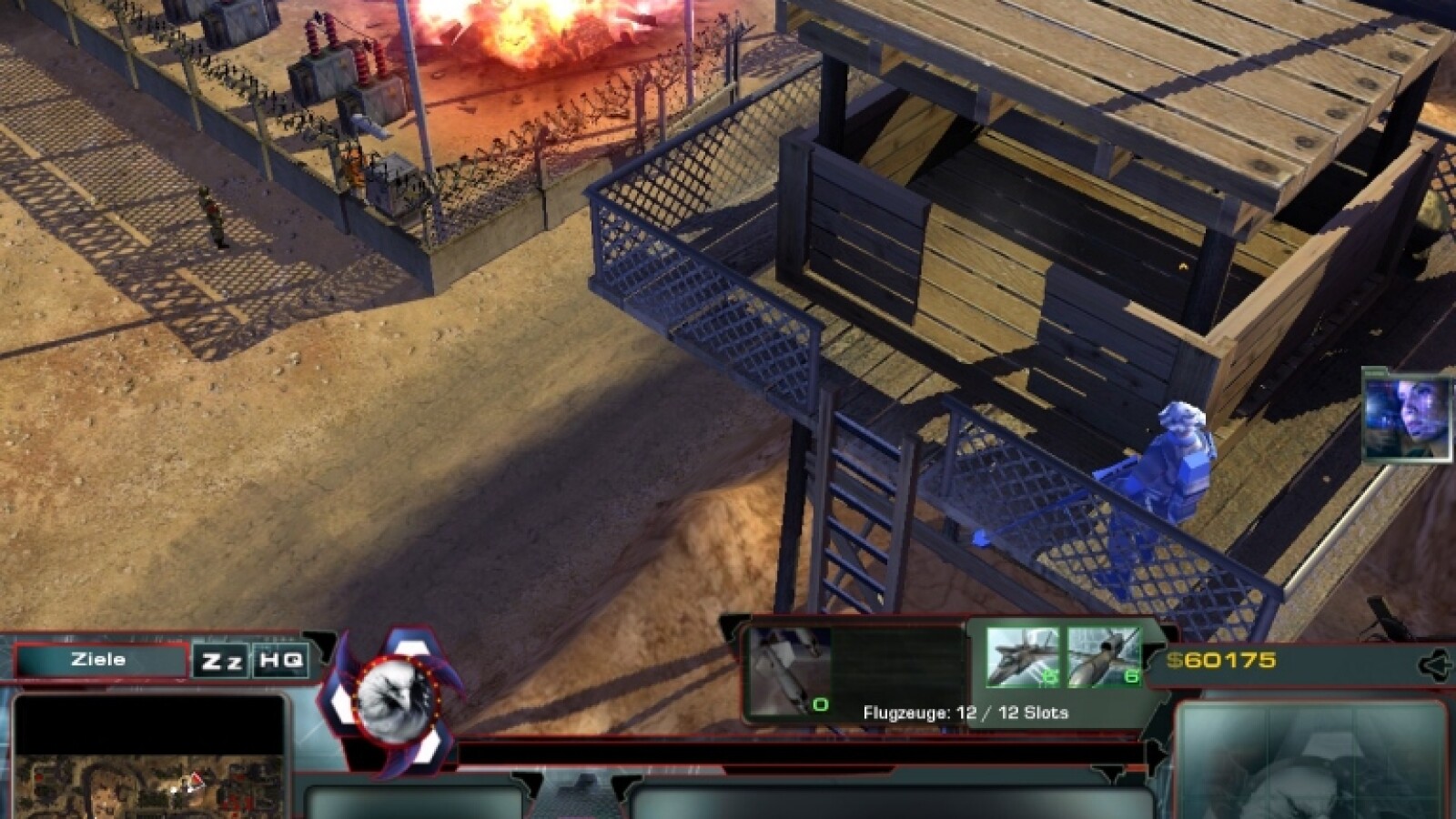Click the arrow icon beside the money display
Screen dimensions: 1456x819
pyautogui.click(x=1435, y=665)
